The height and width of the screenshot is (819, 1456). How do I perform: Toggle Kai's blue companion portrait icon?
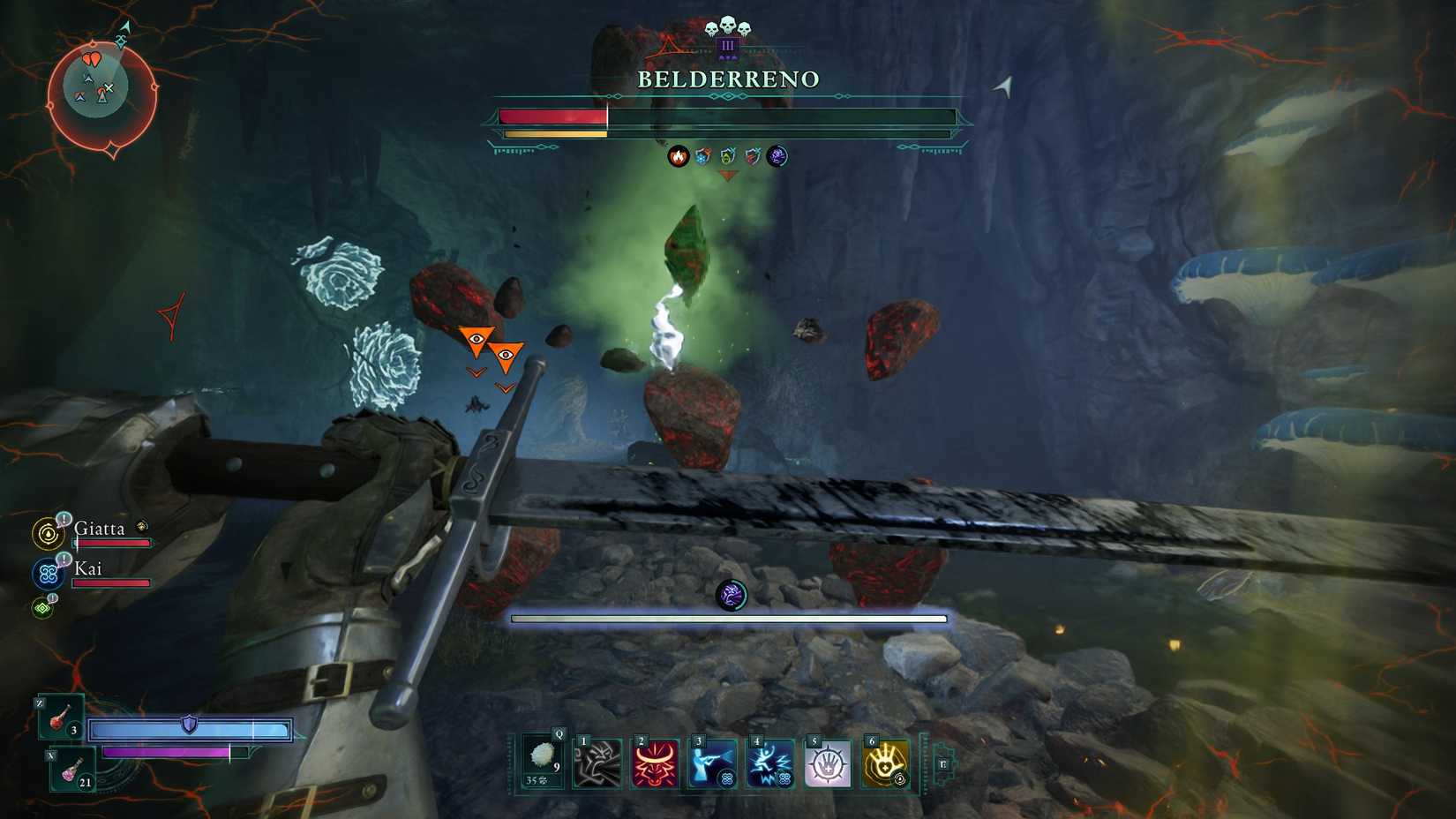point(47,574)
